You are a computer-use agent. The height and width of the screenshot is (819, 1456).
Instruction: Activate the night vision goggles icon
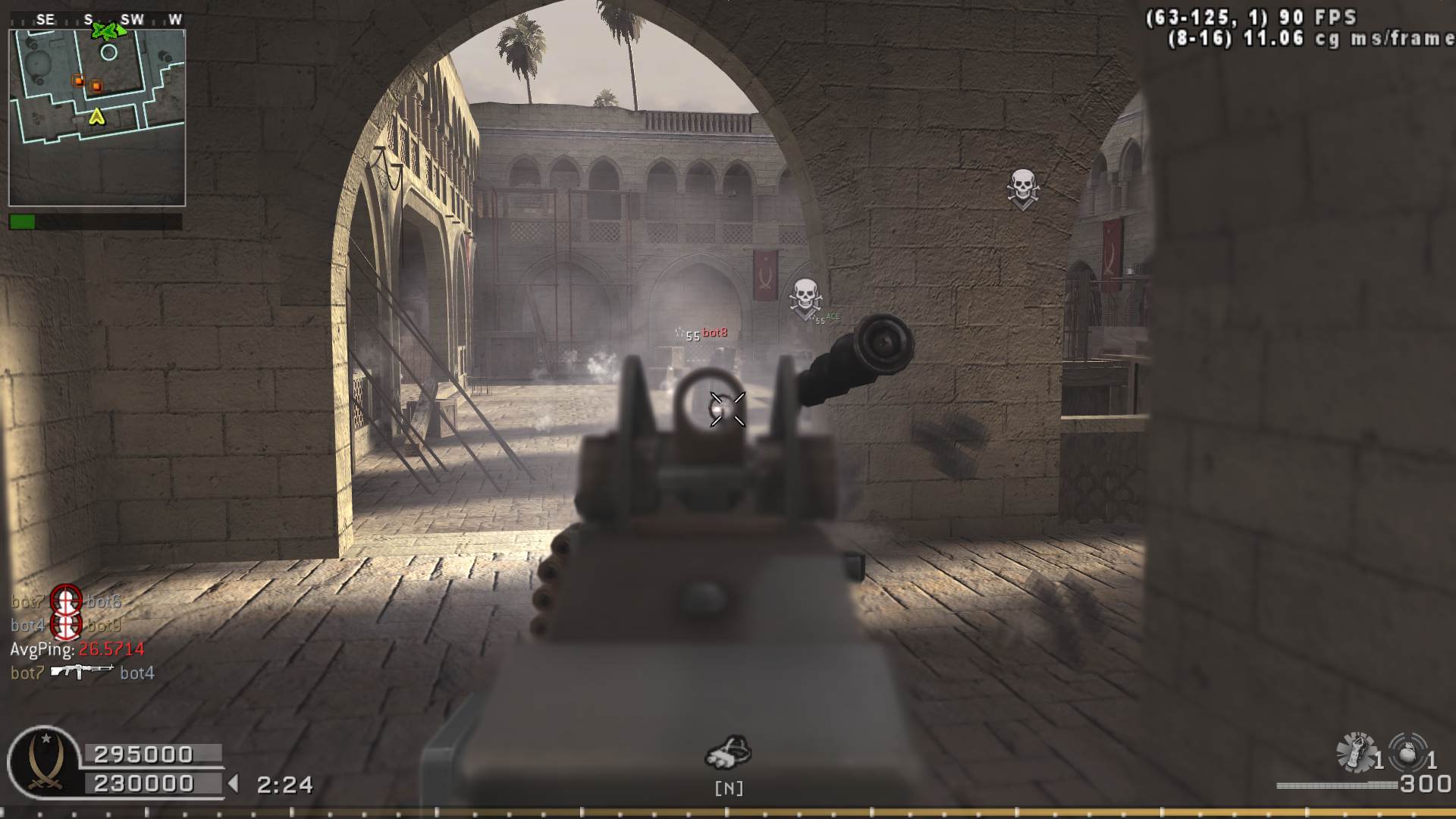click(x=728, y=752)
